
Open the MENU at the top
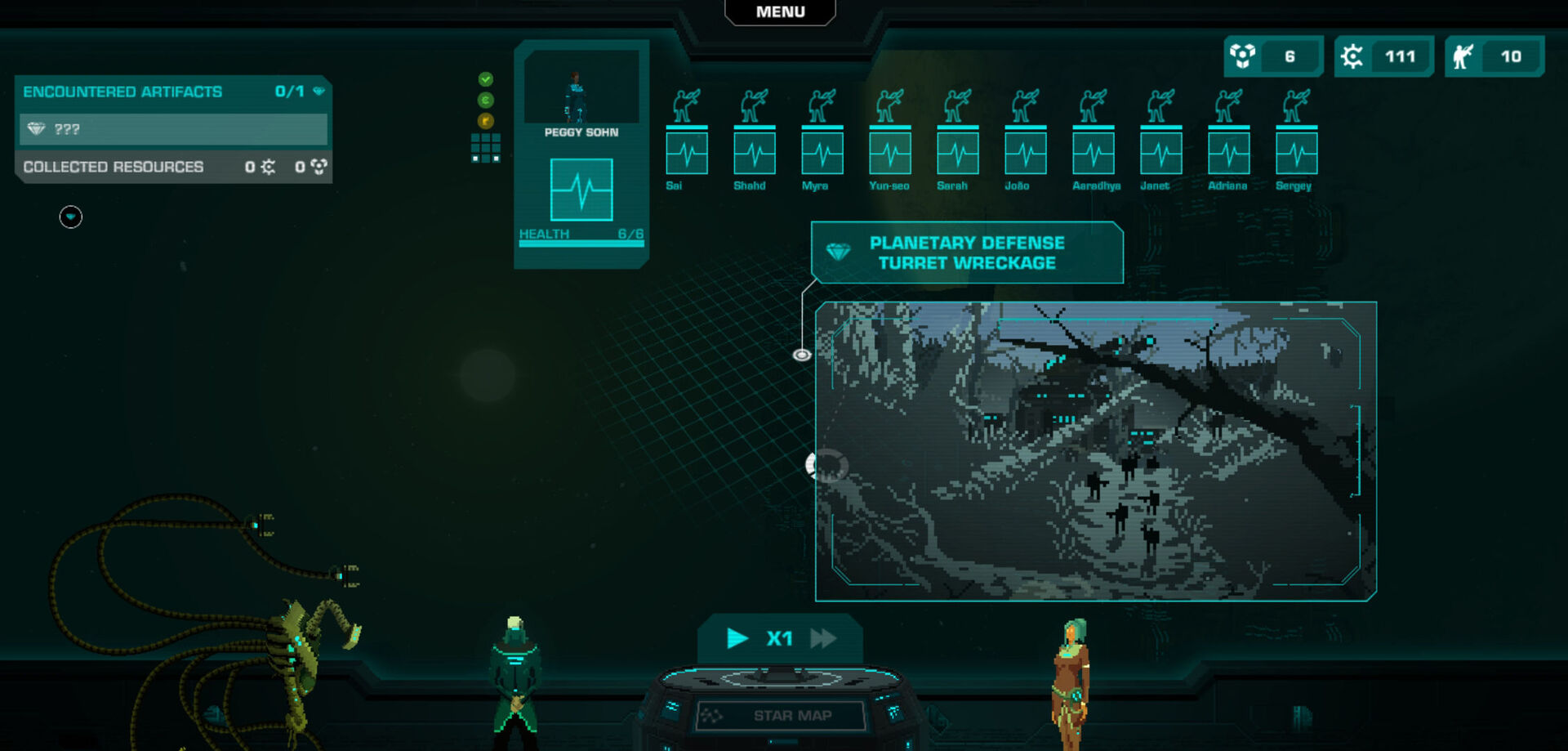[x=780, y=12]
